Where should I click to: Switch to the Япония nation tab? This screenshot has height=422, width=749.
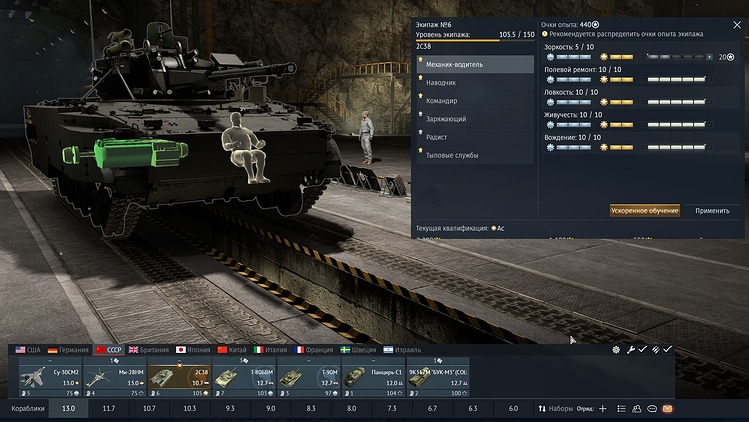tap(194, 350)
